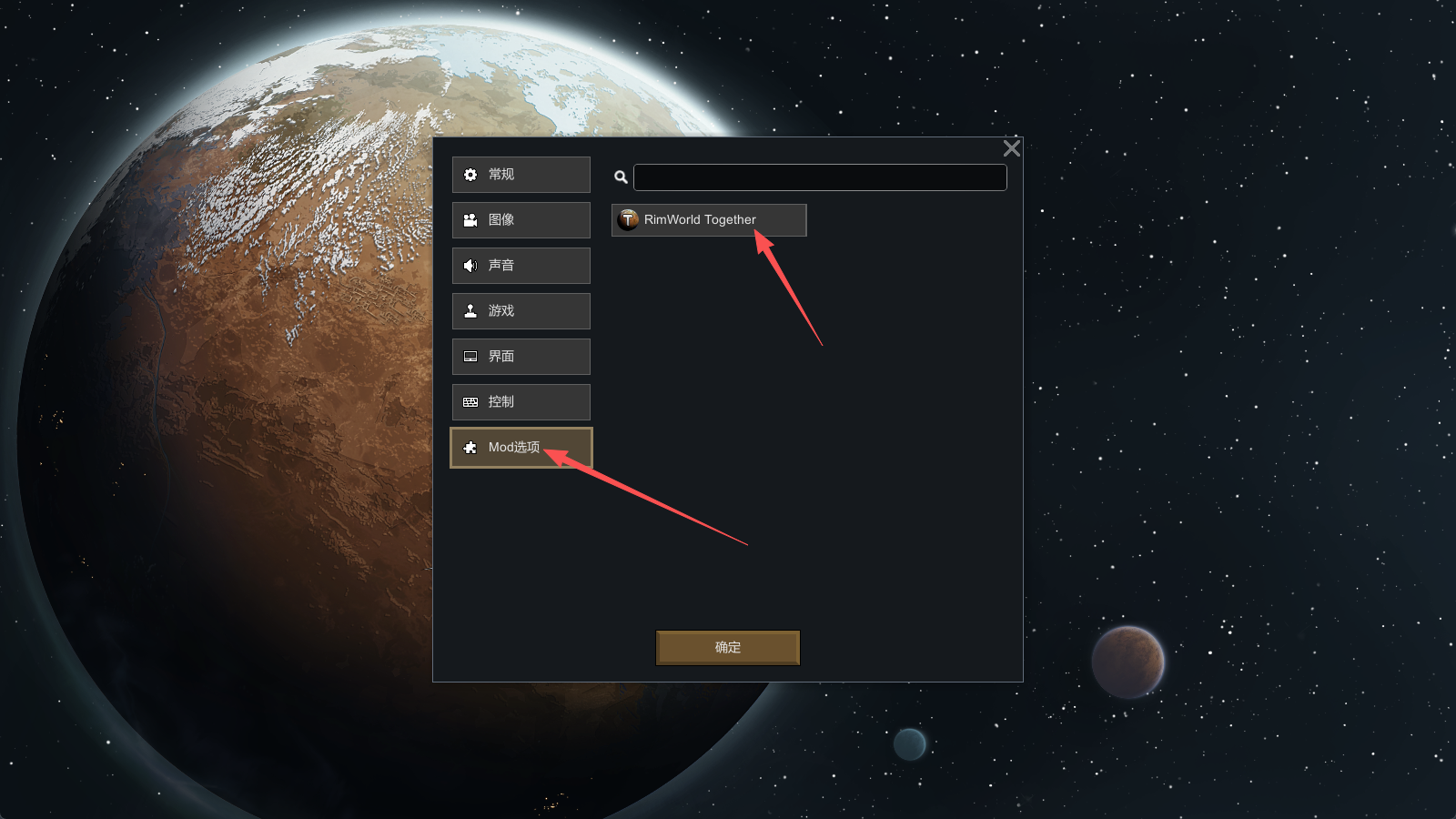Open the 声音 audio settings
This screenshot has height=819, width=1456.
[521, 266]
